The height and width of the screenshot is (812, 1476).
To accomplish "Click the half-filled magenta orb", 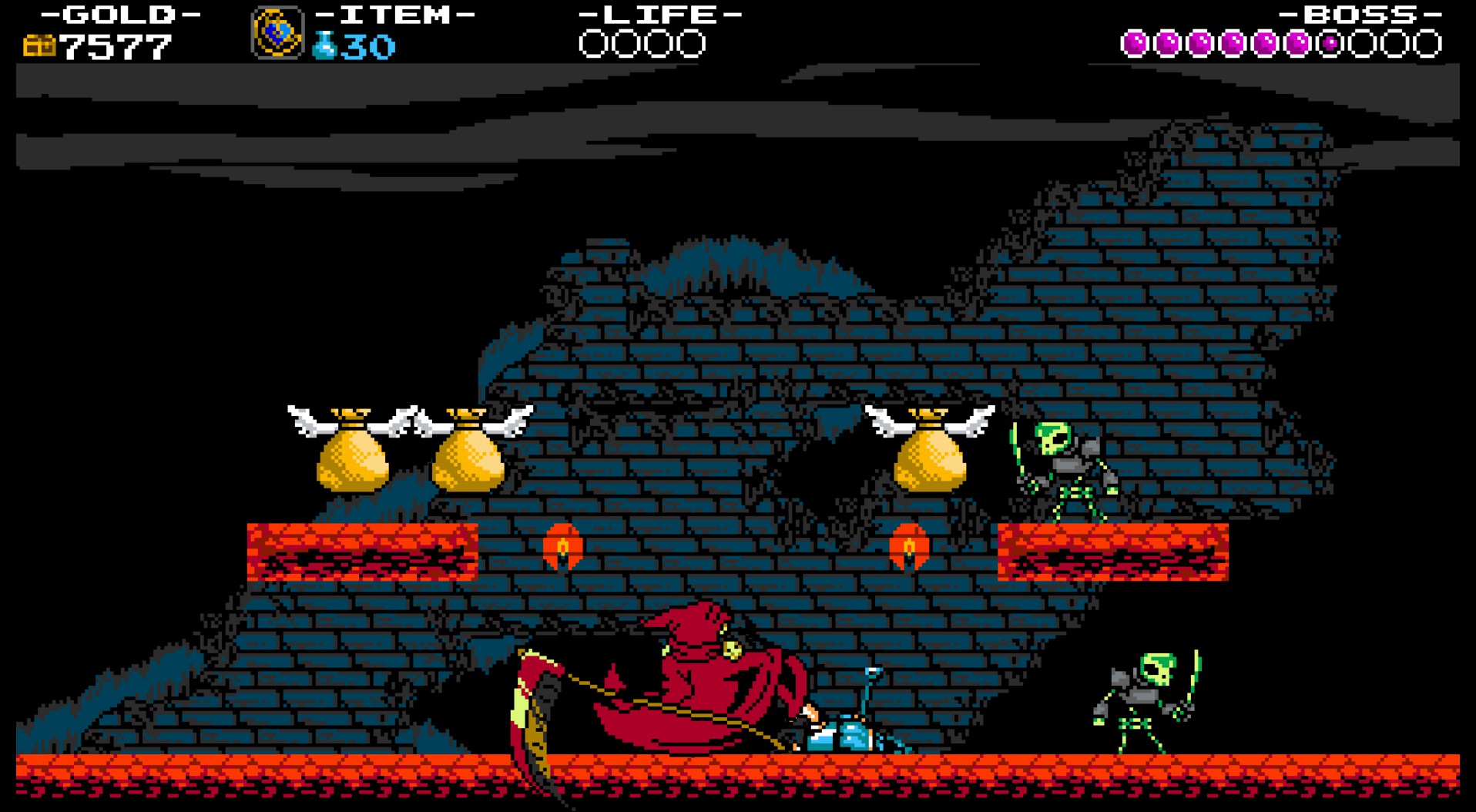I will point(1330,42).
